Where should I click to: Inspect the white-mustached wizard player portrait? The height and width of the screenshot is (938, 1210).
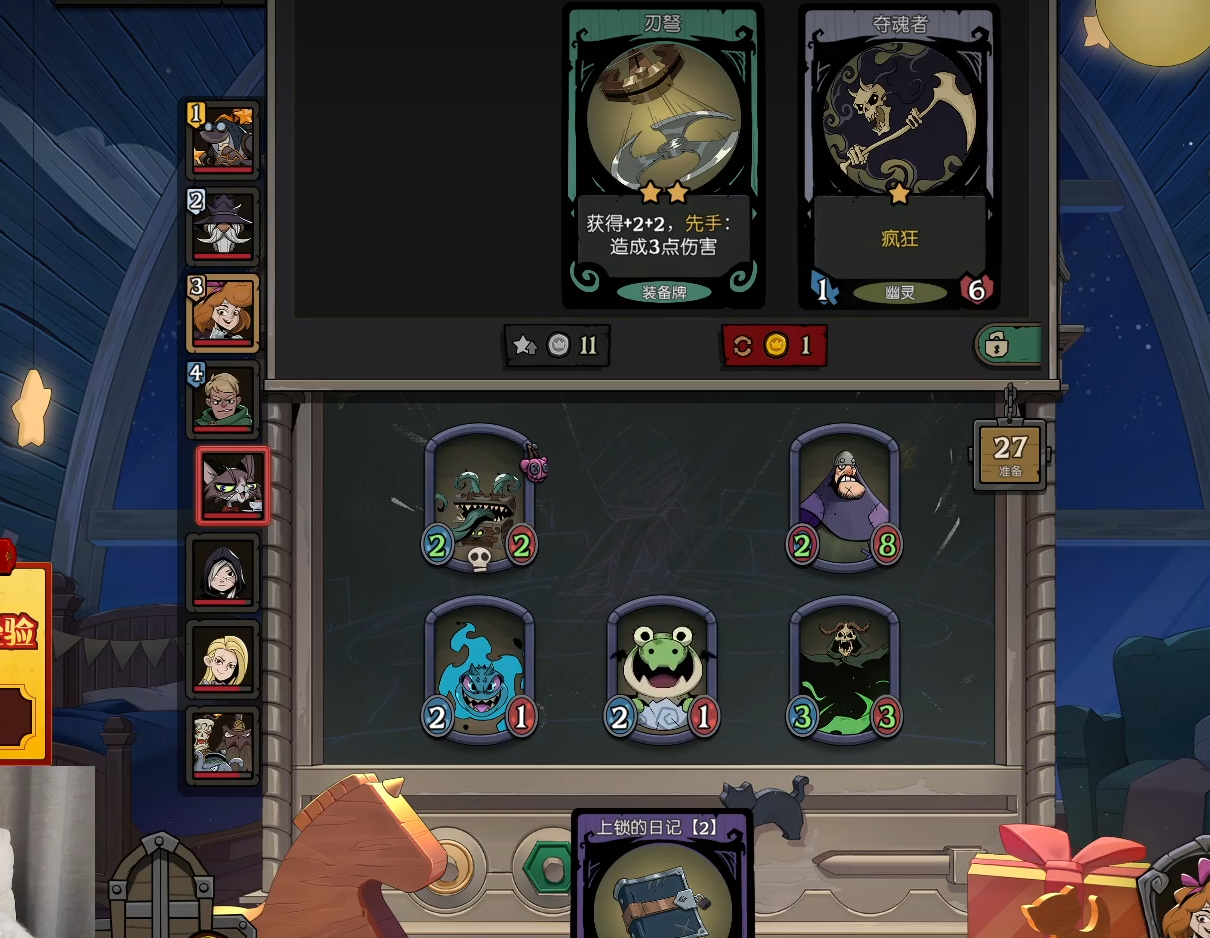click(224, 226)
